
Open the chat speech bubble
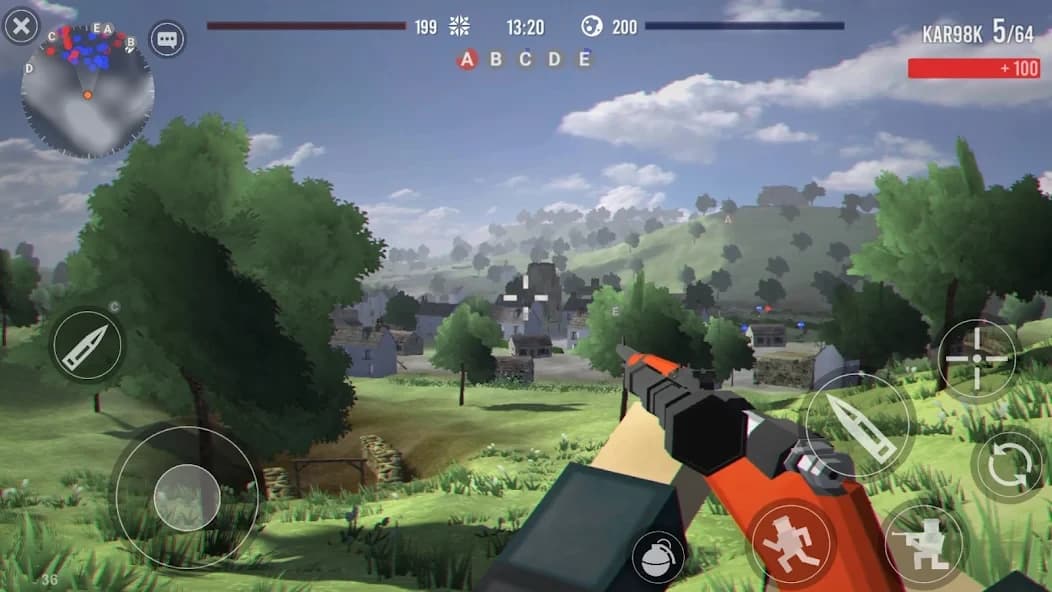tap(167, 40)
